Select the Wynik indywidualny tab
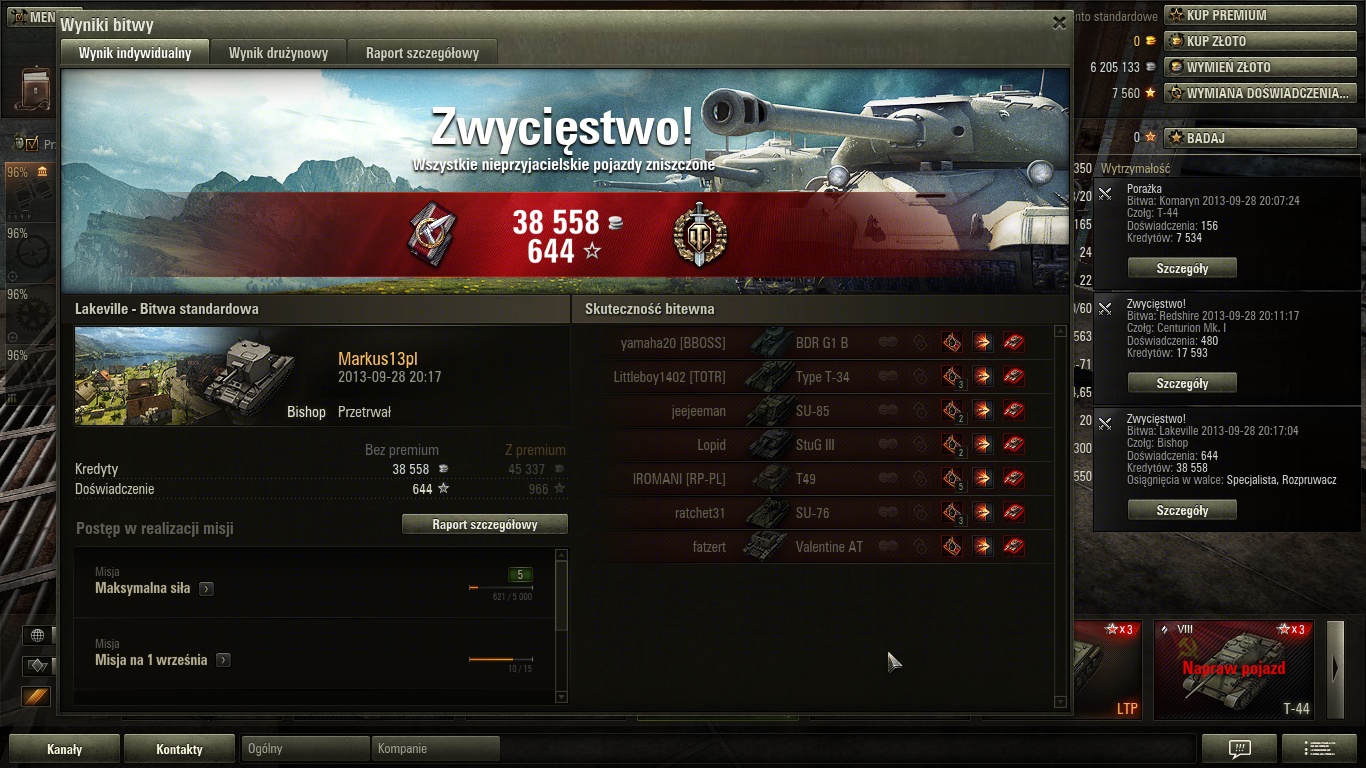Screen dimensions: 1366x768 coord(135,53)
